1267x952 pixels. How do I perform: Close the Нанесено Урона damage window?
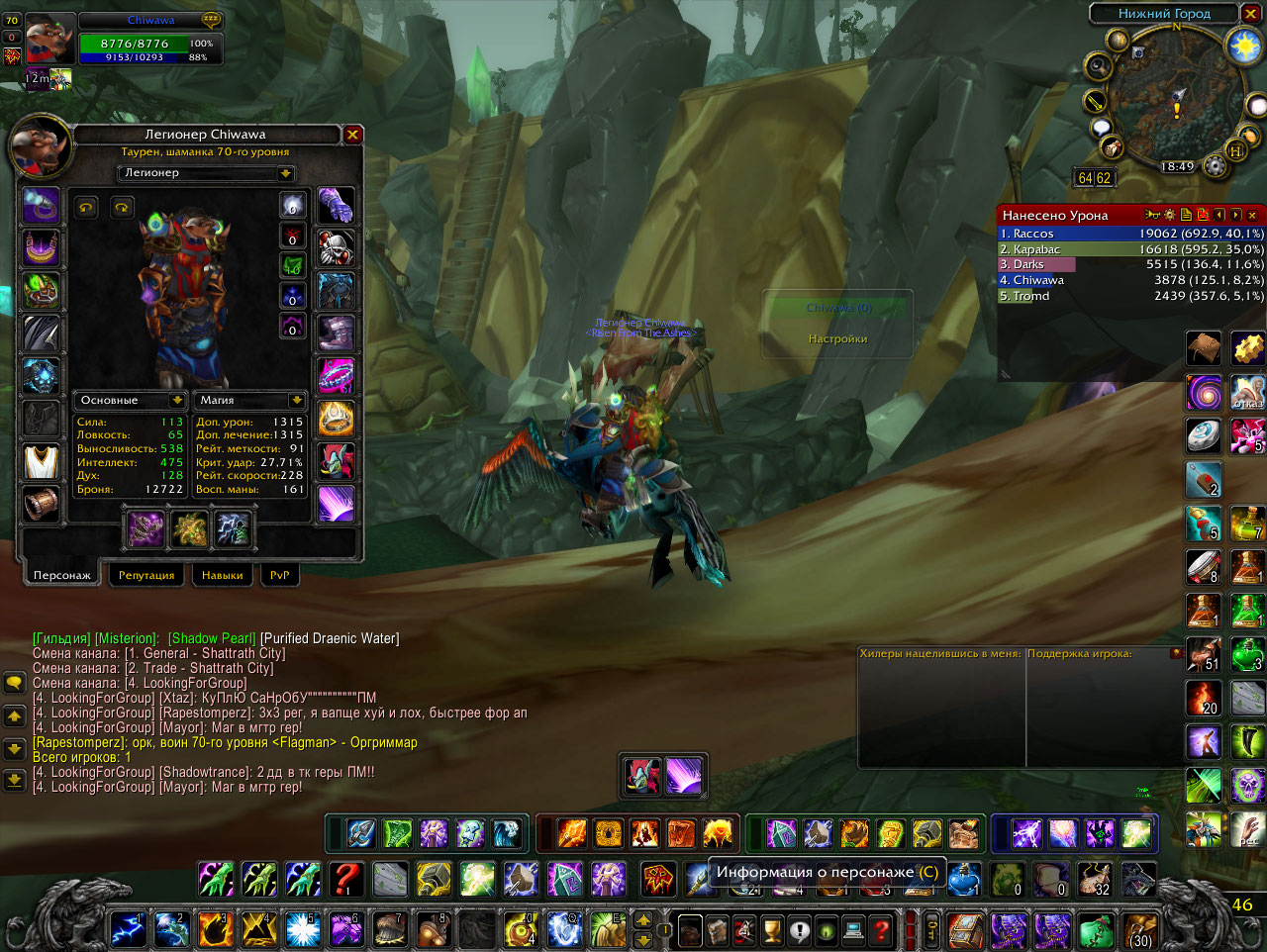pos(1252,215)
